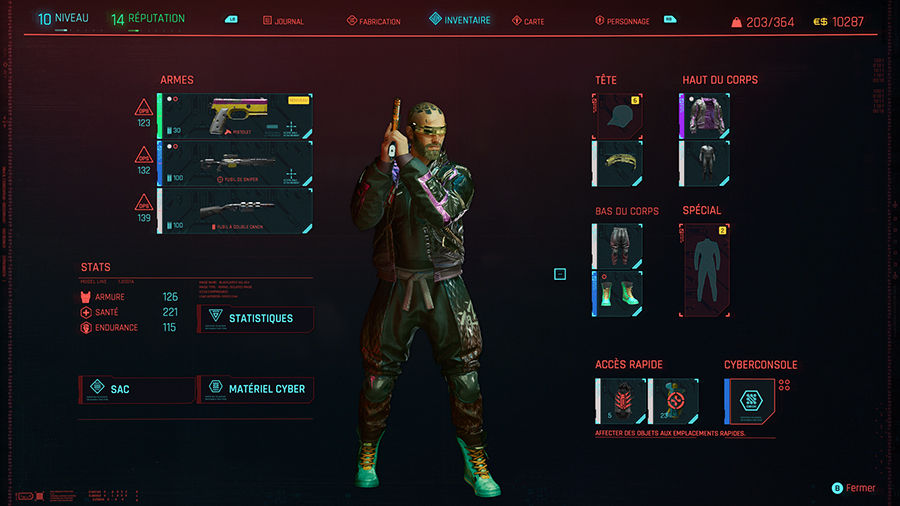Open the Journal tab

pos(283,21)
